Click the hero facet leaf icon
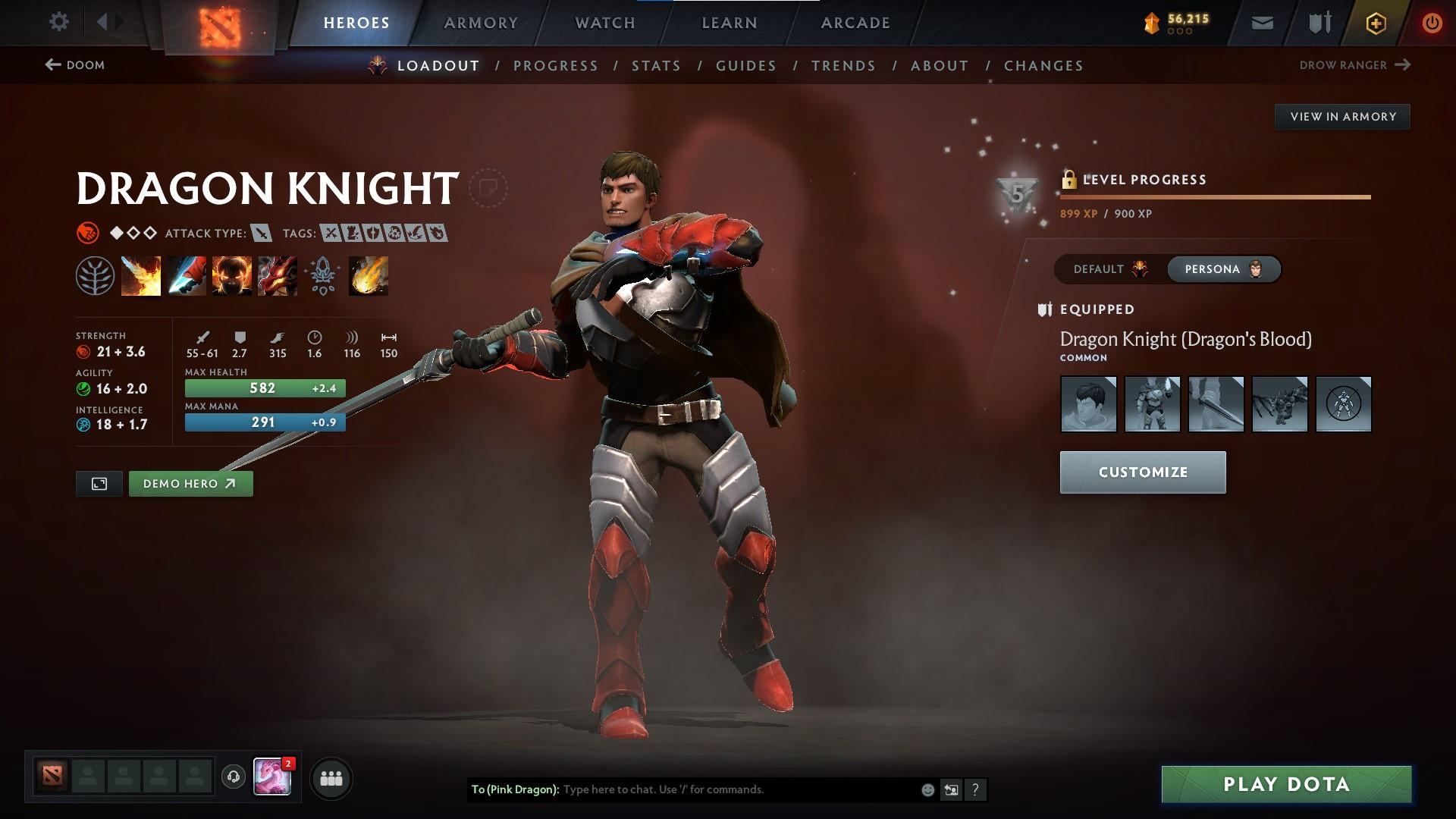1456x819 pixels. (94, 275)
